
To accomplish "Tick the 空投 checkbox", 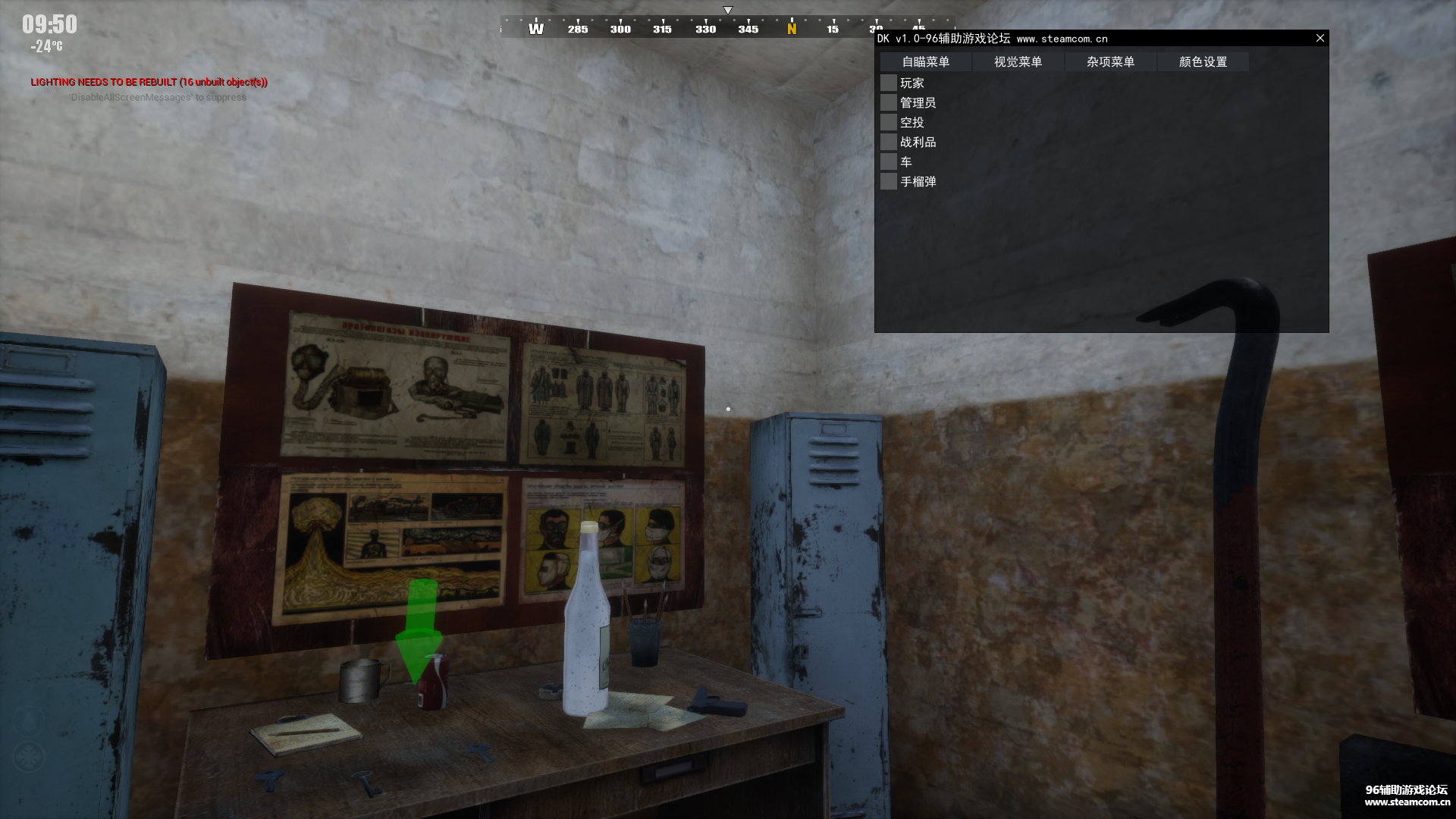I will (889, 122).
